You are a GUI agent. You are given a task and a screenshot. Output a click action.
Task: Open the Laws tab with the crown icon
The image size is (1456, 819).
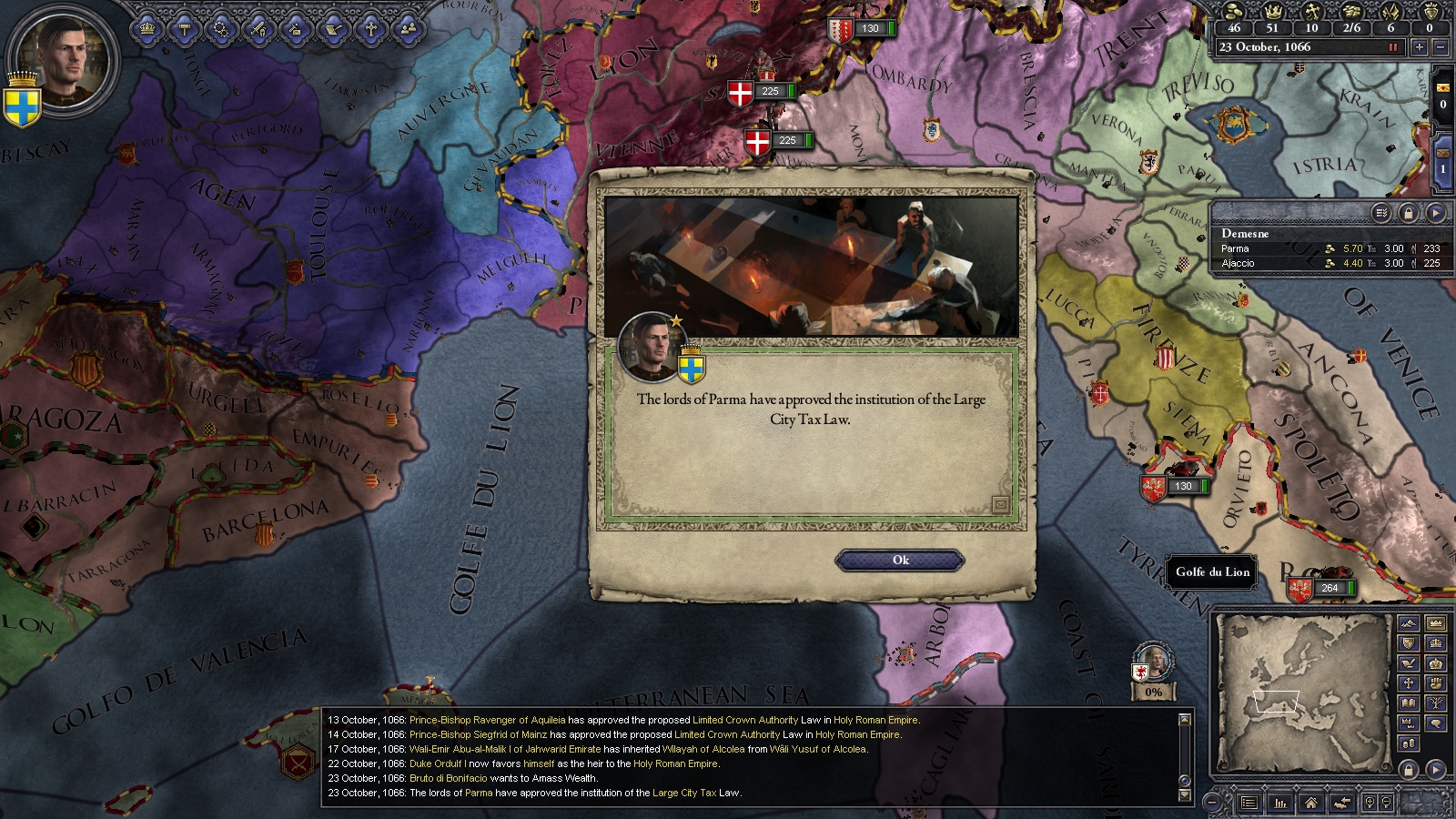point(147,29)
